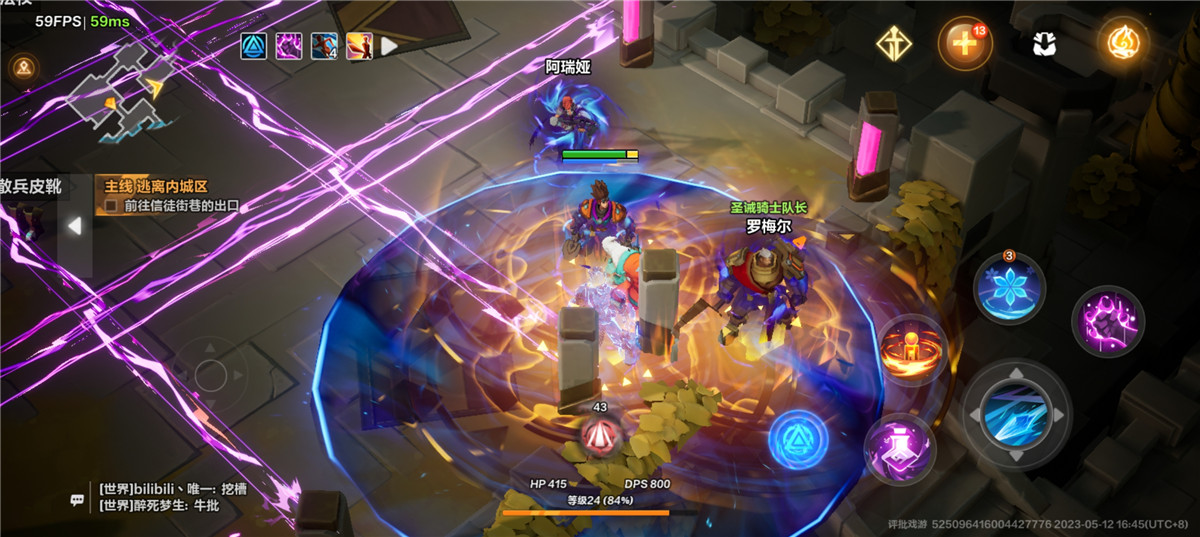Collapse the side panel with the left arrow
Screen dimensions: 1200x537
tap(74, 226)
